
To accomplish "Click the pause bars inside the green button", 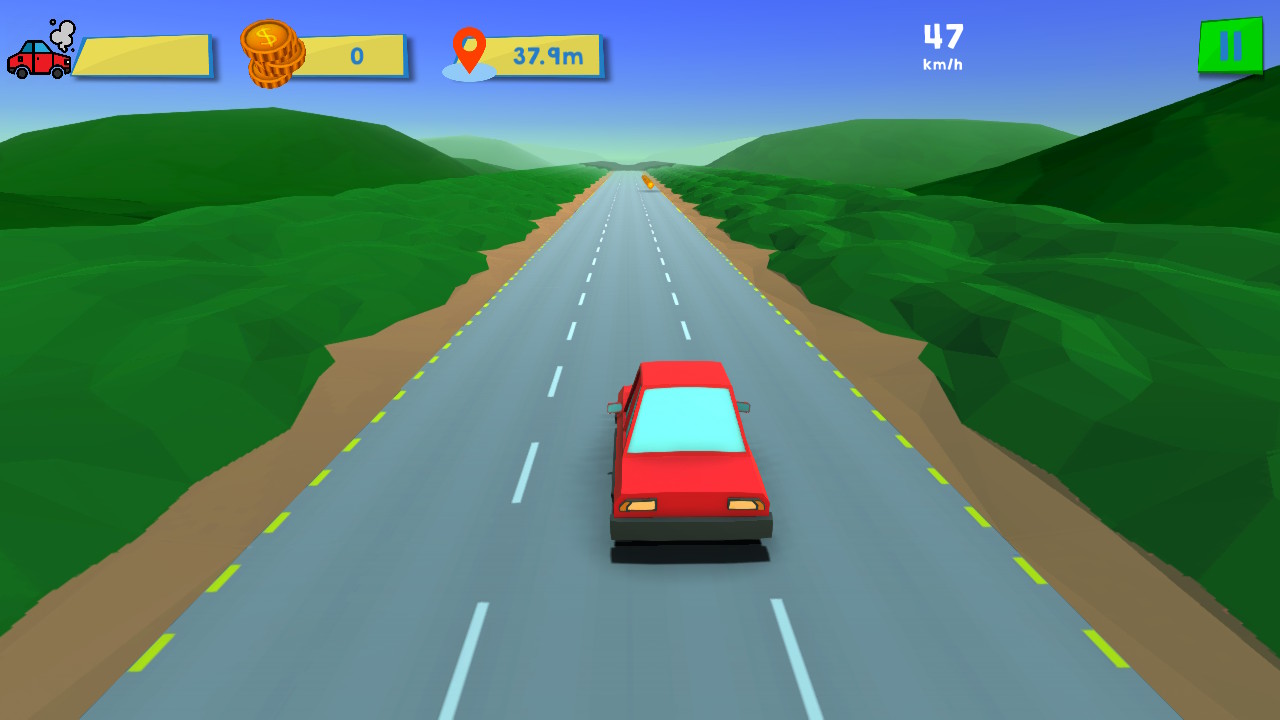I will (1229, 45).
